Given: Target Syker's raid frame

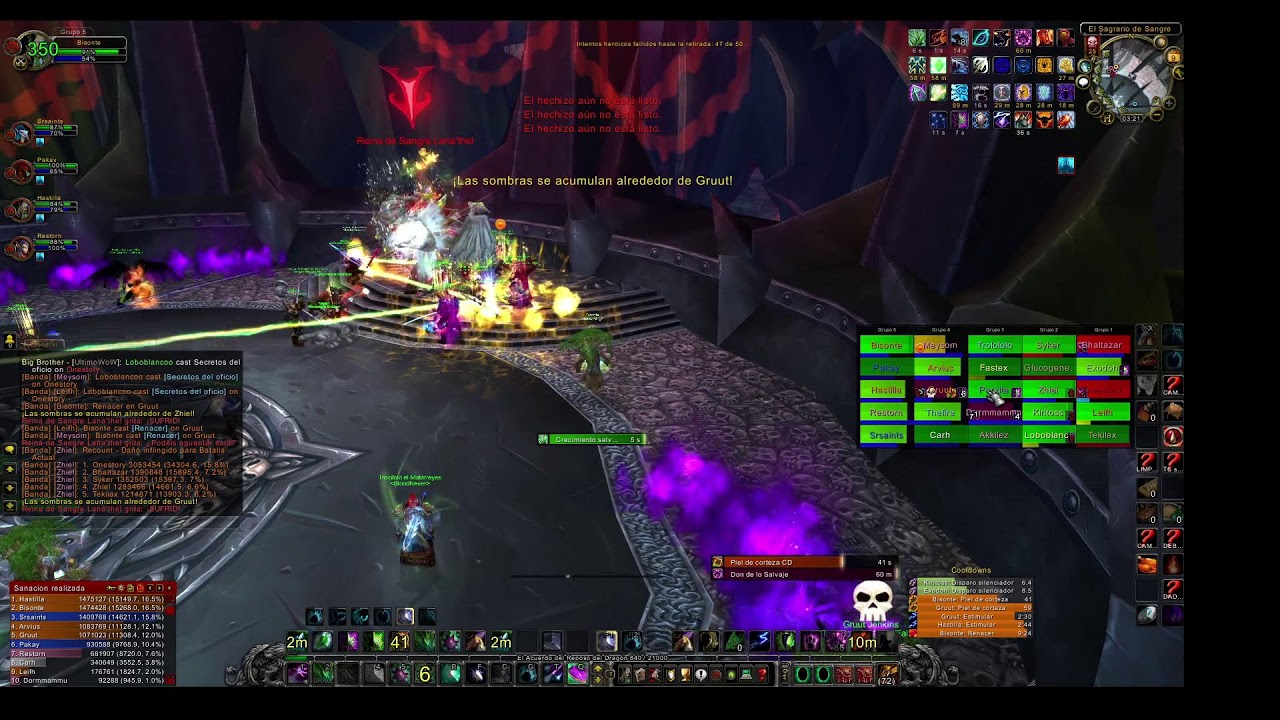Looking at the screenshot, I should [1047, 345].
